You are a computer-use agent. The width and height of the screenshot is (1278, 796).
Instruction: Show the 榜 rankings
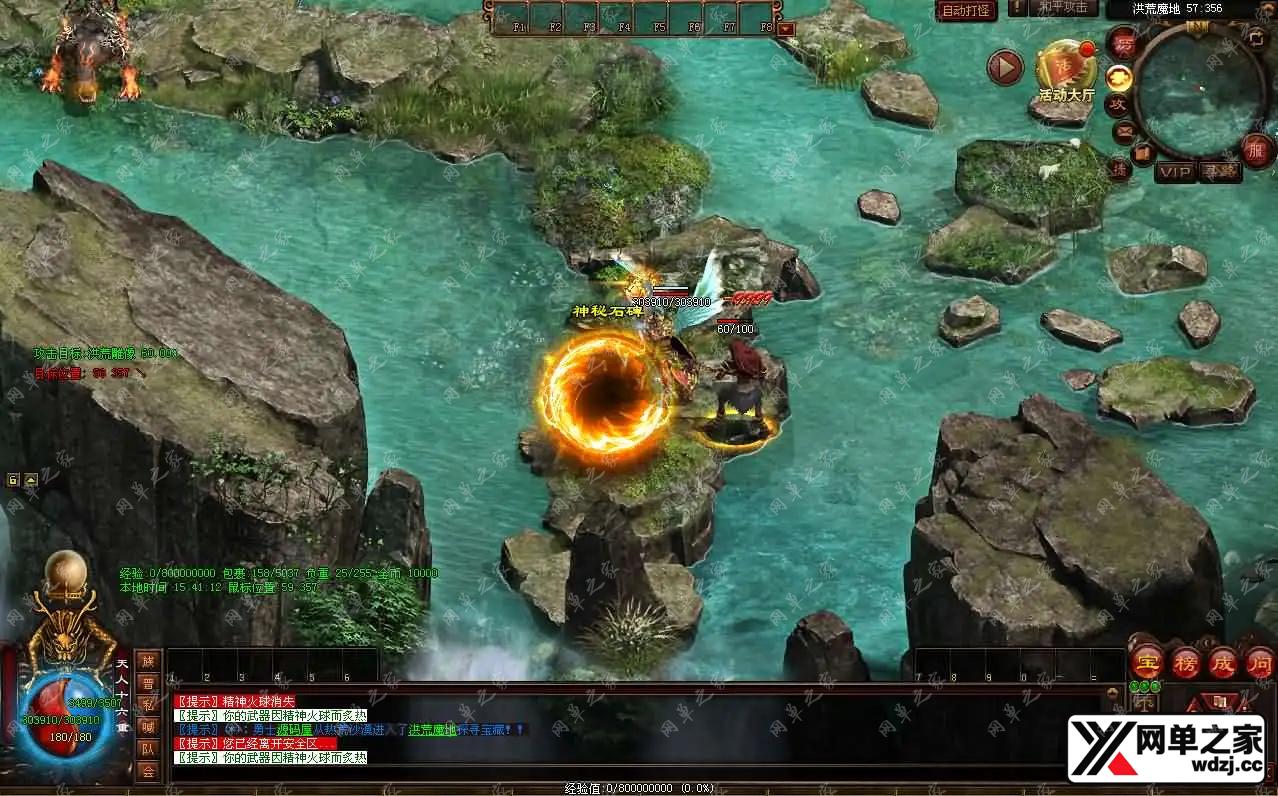[1185, 661]
